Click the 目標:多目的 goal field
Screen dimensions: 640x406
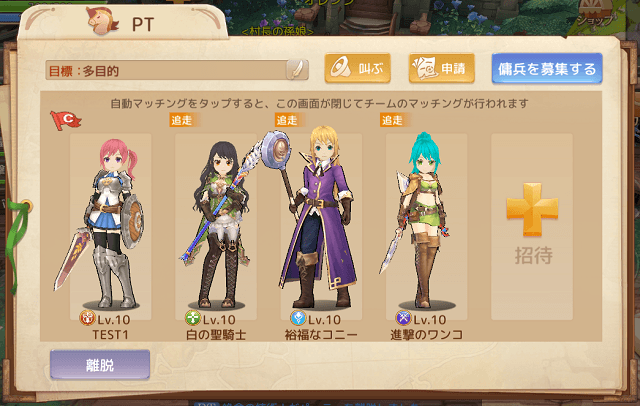pos(165,70)
